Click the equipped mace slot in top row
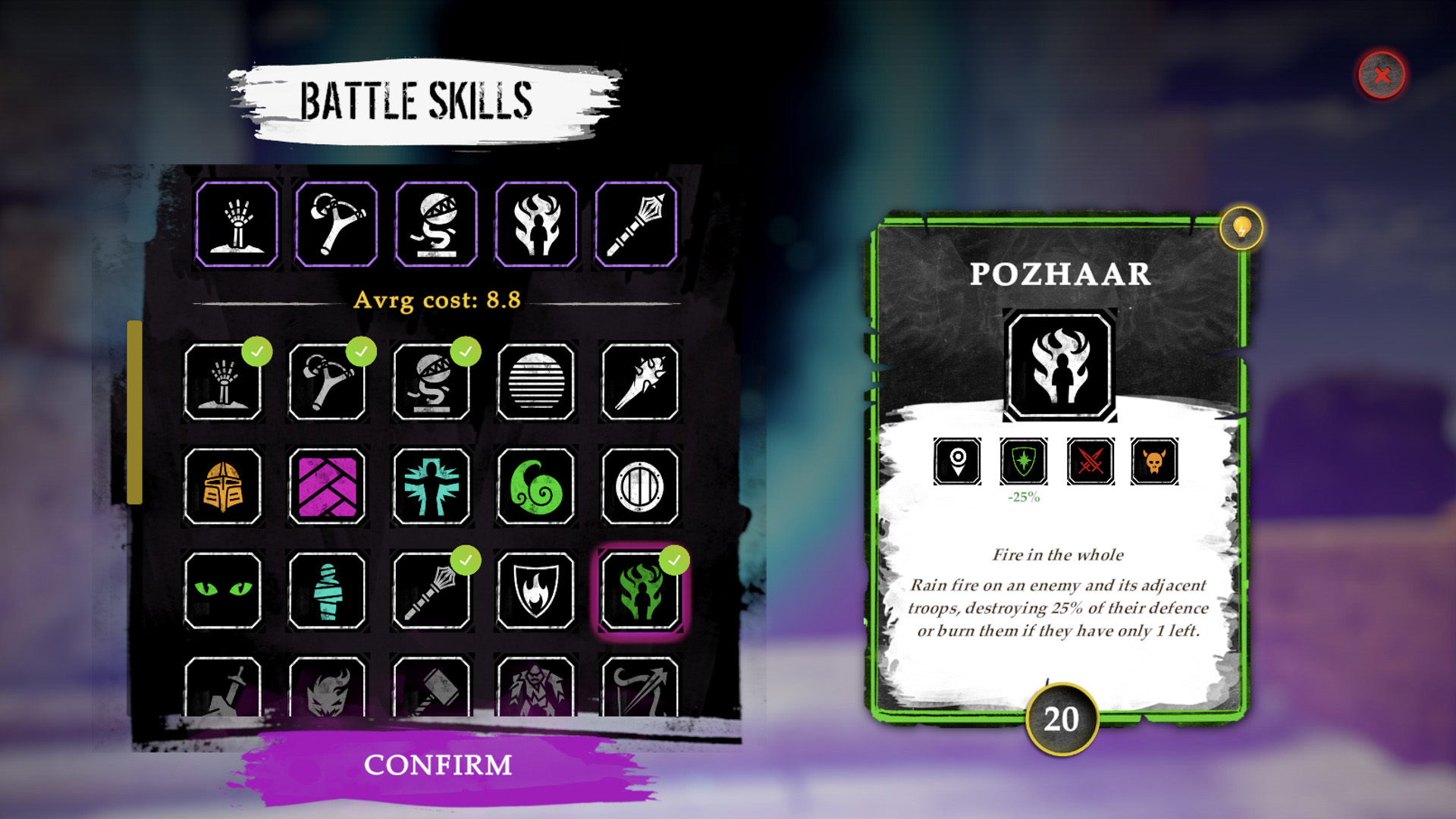This screenshot has width=1456, height=819. (636, 224)
